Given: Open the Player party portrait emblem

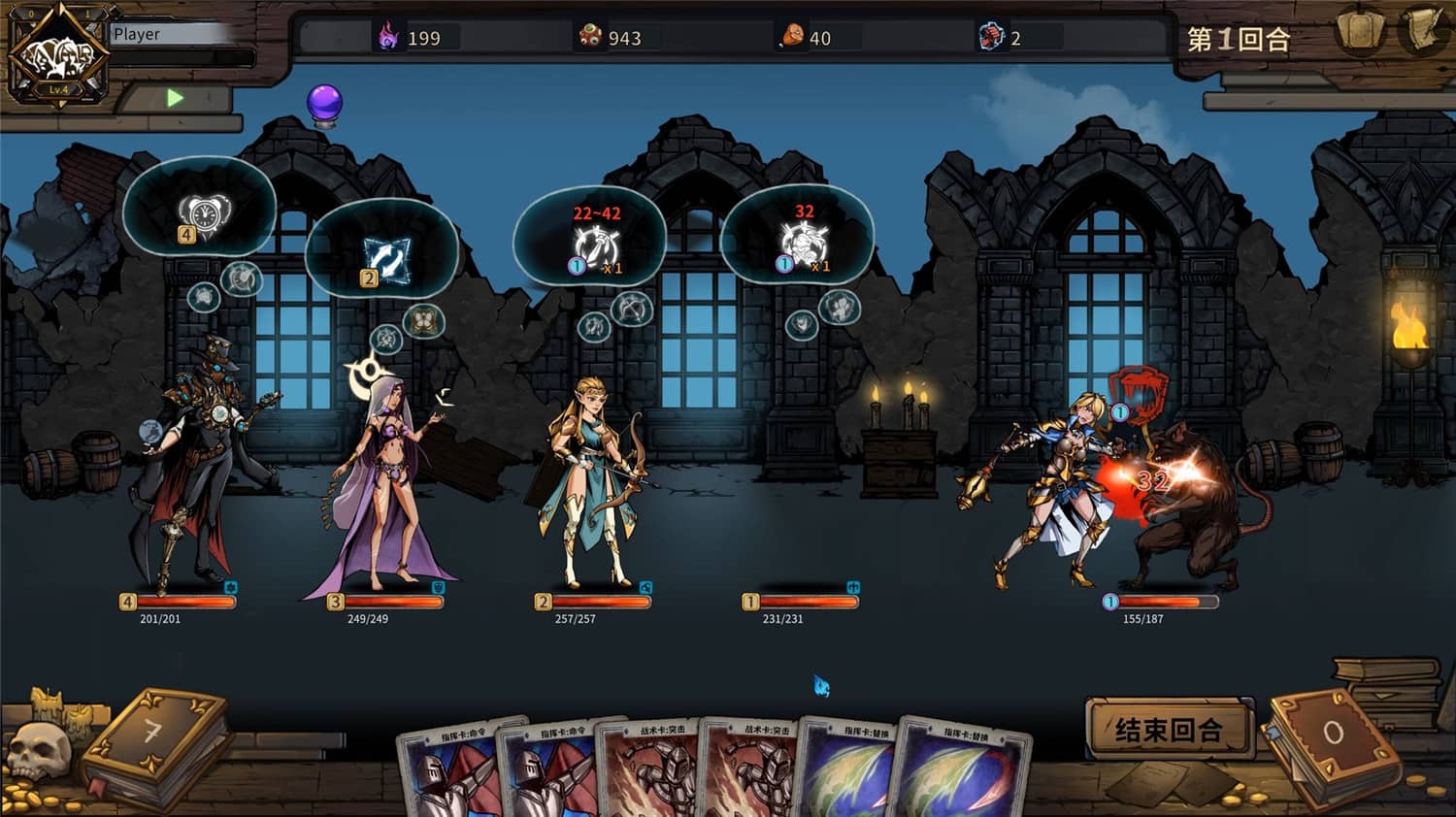Looking at the screenshot, I should pyautogui.click(x=58, y=55).
